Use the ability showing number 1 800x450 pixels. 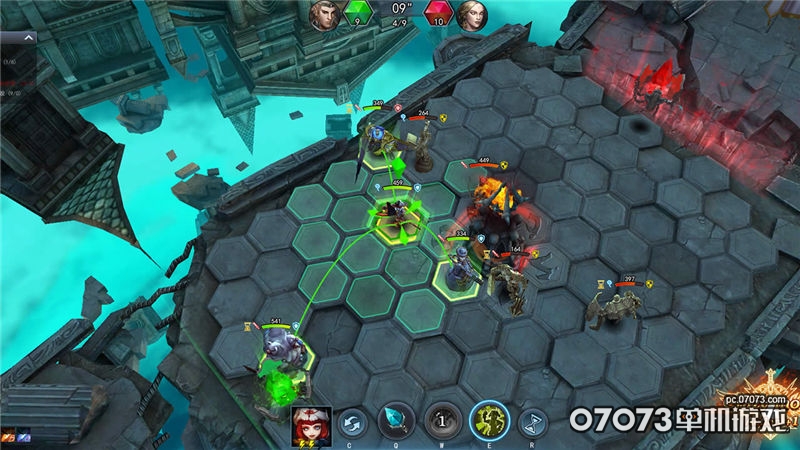440,421
